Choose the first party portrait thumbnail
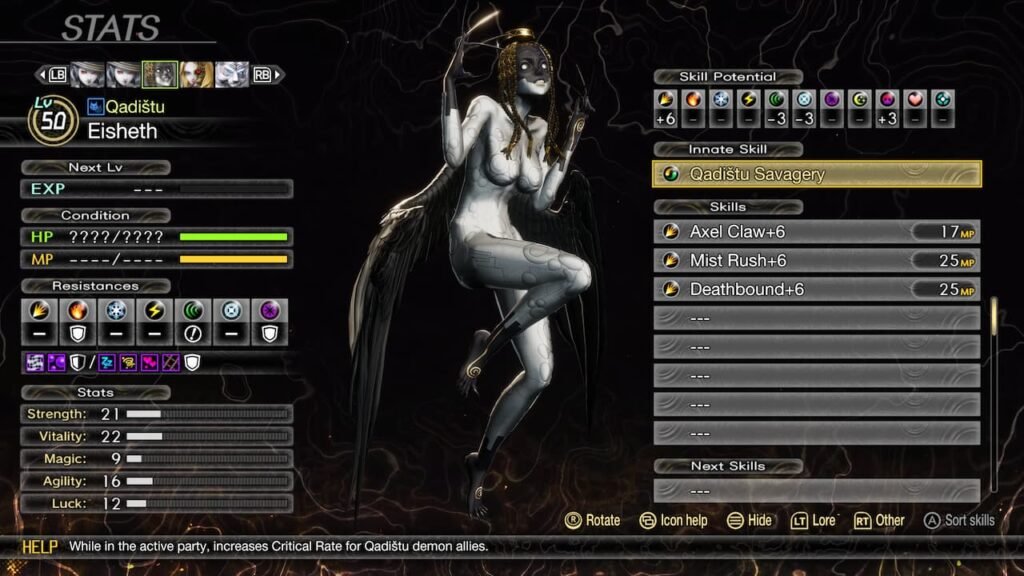This screenshot has height=576, width=1024. point(87,74)
